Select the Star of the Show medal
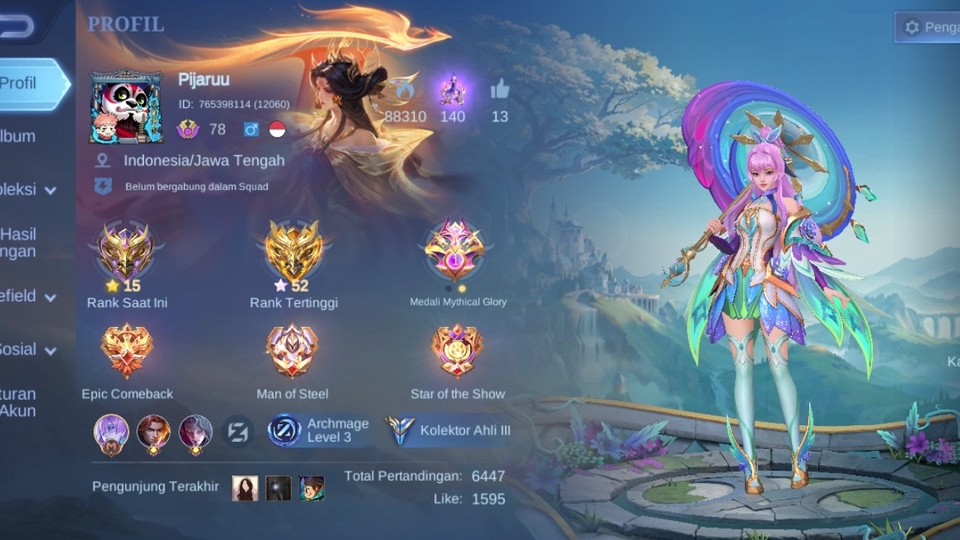This screenshot has width=960, height=540. click(457, 351)
